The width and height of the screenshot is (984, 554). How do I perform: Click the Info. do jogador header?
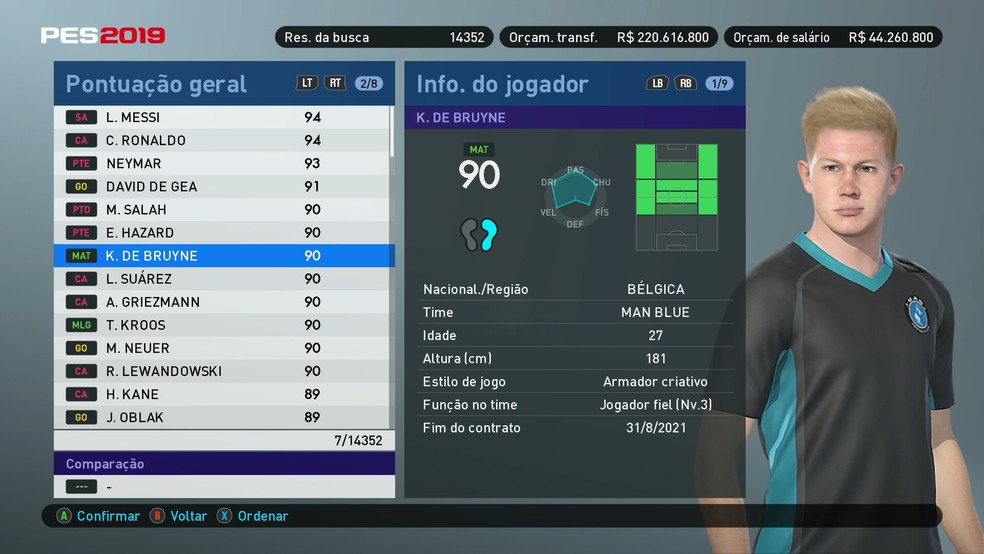(x=502, y=84)
